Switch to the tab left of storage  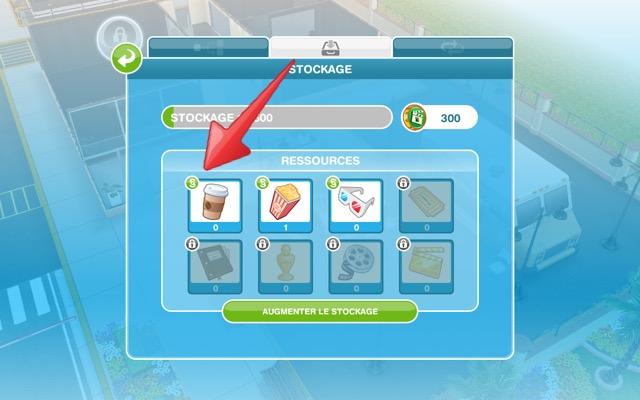(208, 48)
